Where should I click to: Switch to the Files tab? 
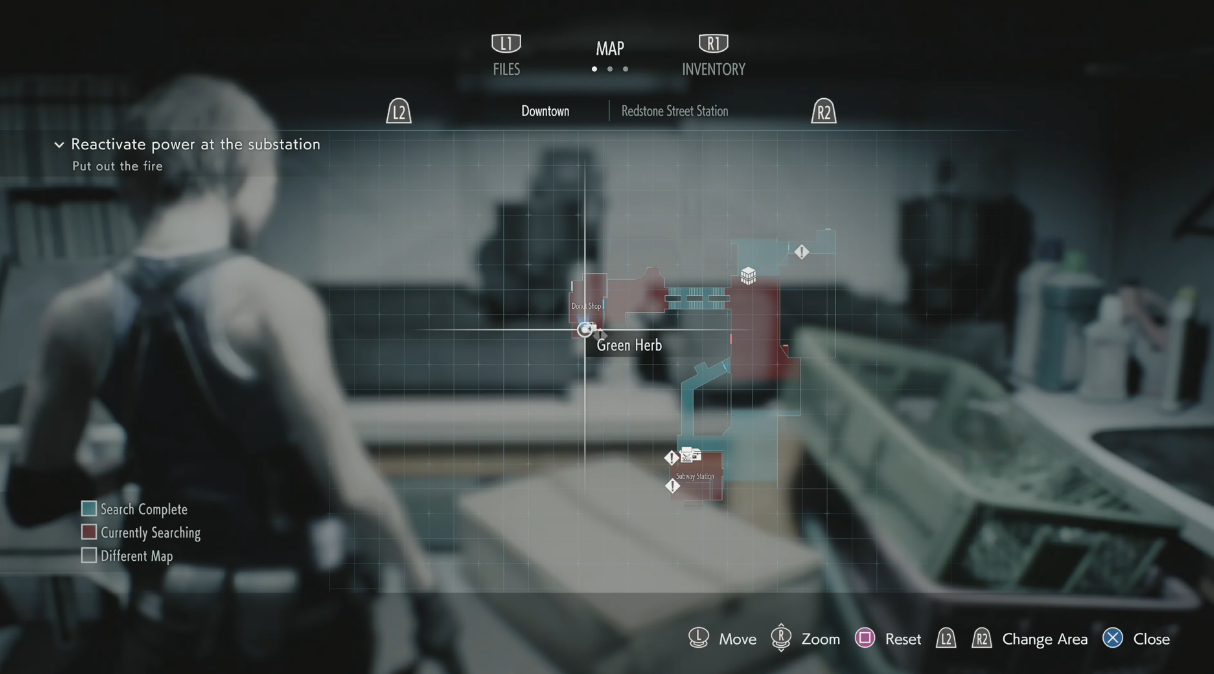click(506, 56)
